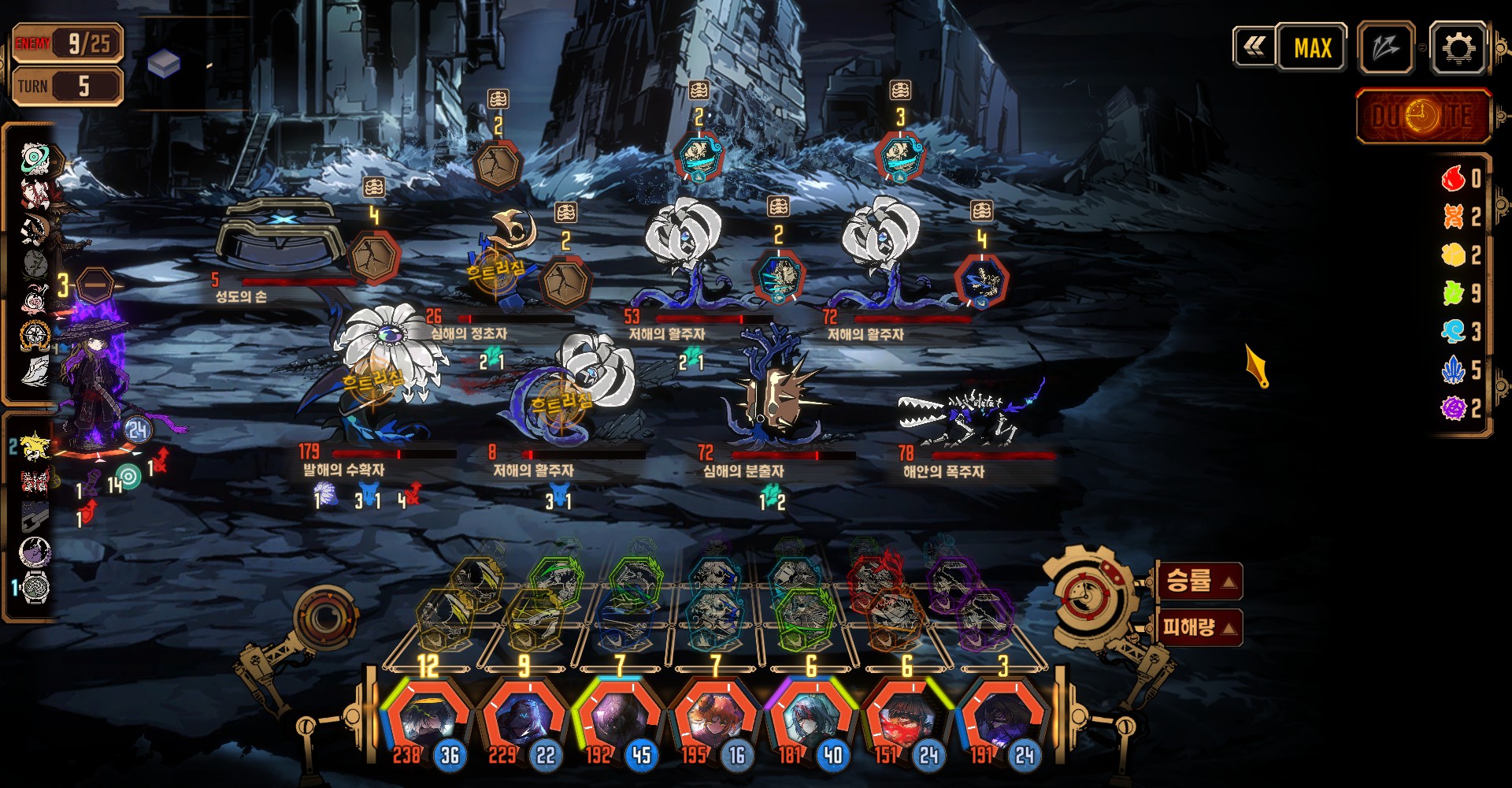Viewport: 1512px width, 788px height.
Task: Click the MAX speed button
Action: pos(1312,48)
